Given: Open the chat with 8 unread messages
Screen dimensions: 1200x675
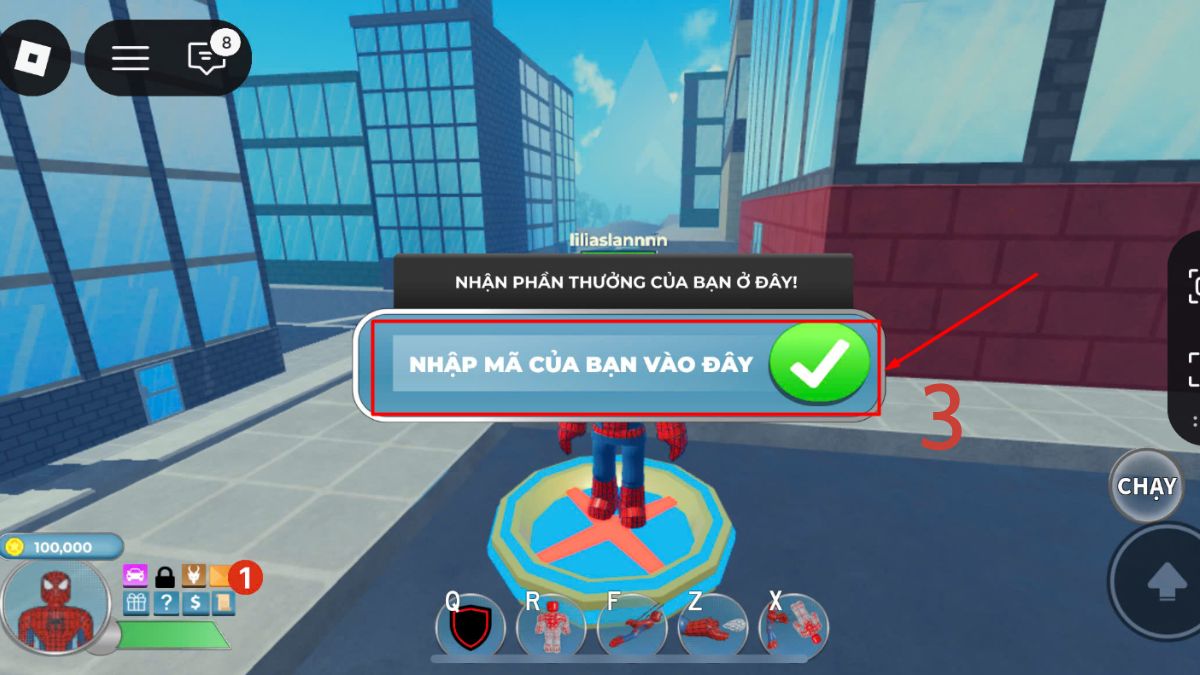Looking at the screenshot, I should point(207,57).
